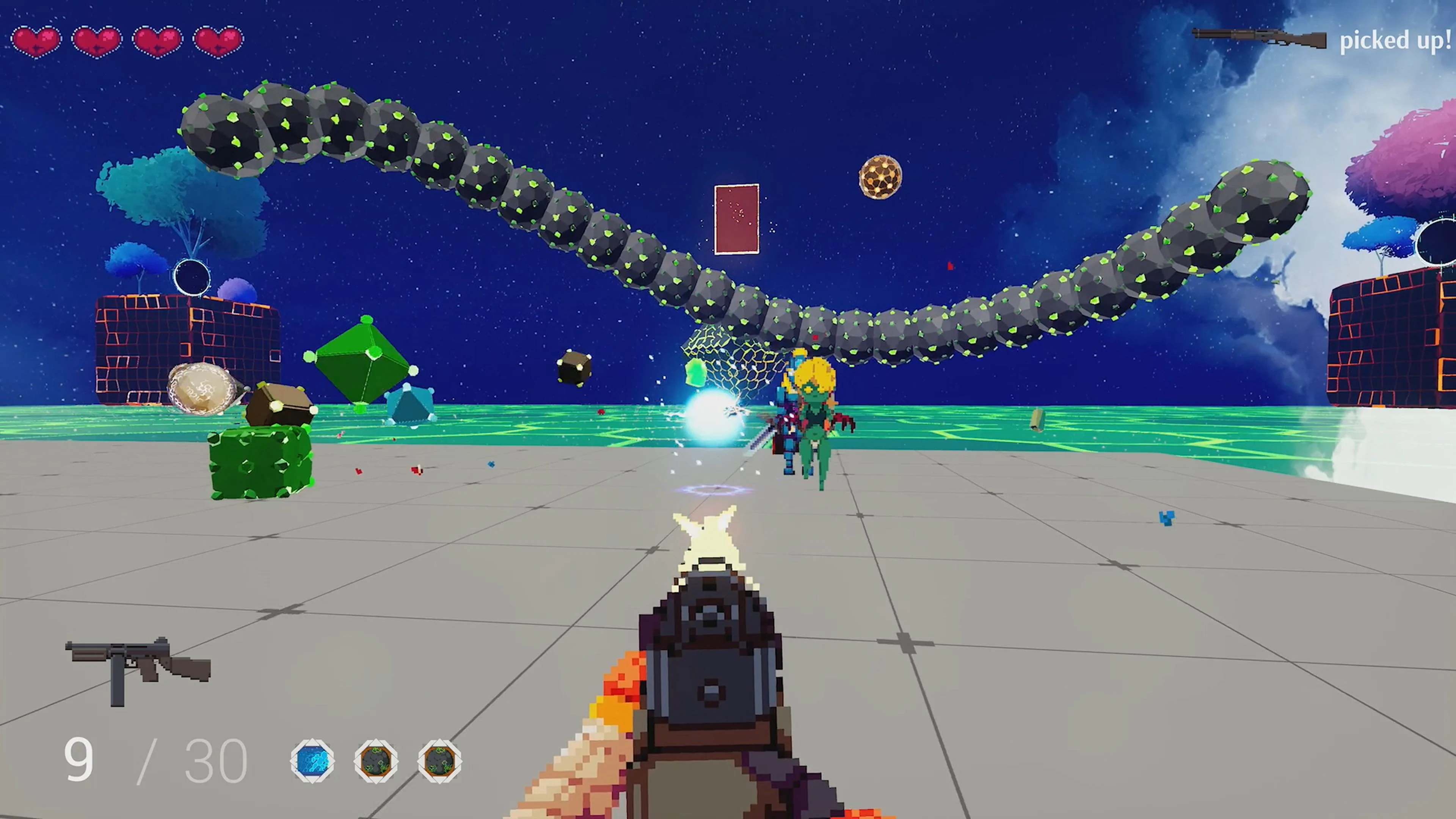
Task: Click the golden sphere floating in the sky
Action: (x=880, y=177)
